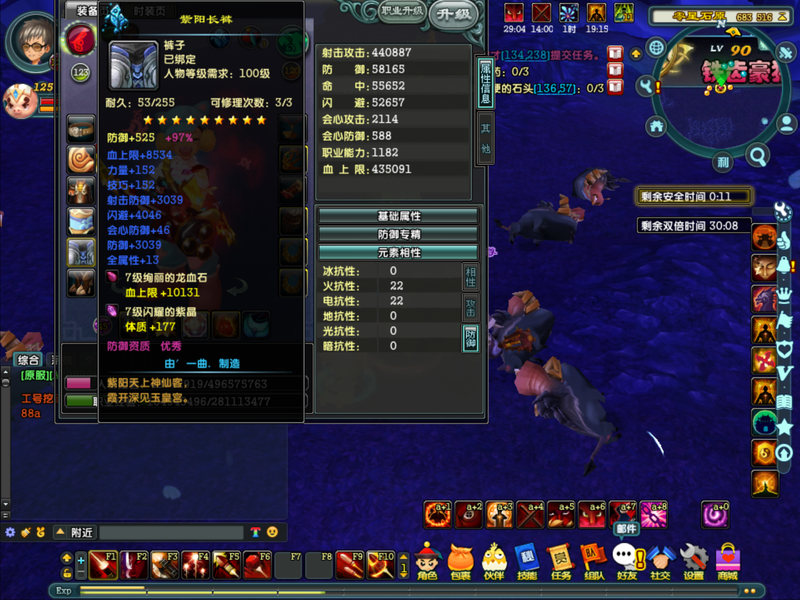800x600 pixels.
Task: Click the 附近 chat input field
Action: pyautogui.click(x=170, y=533)
